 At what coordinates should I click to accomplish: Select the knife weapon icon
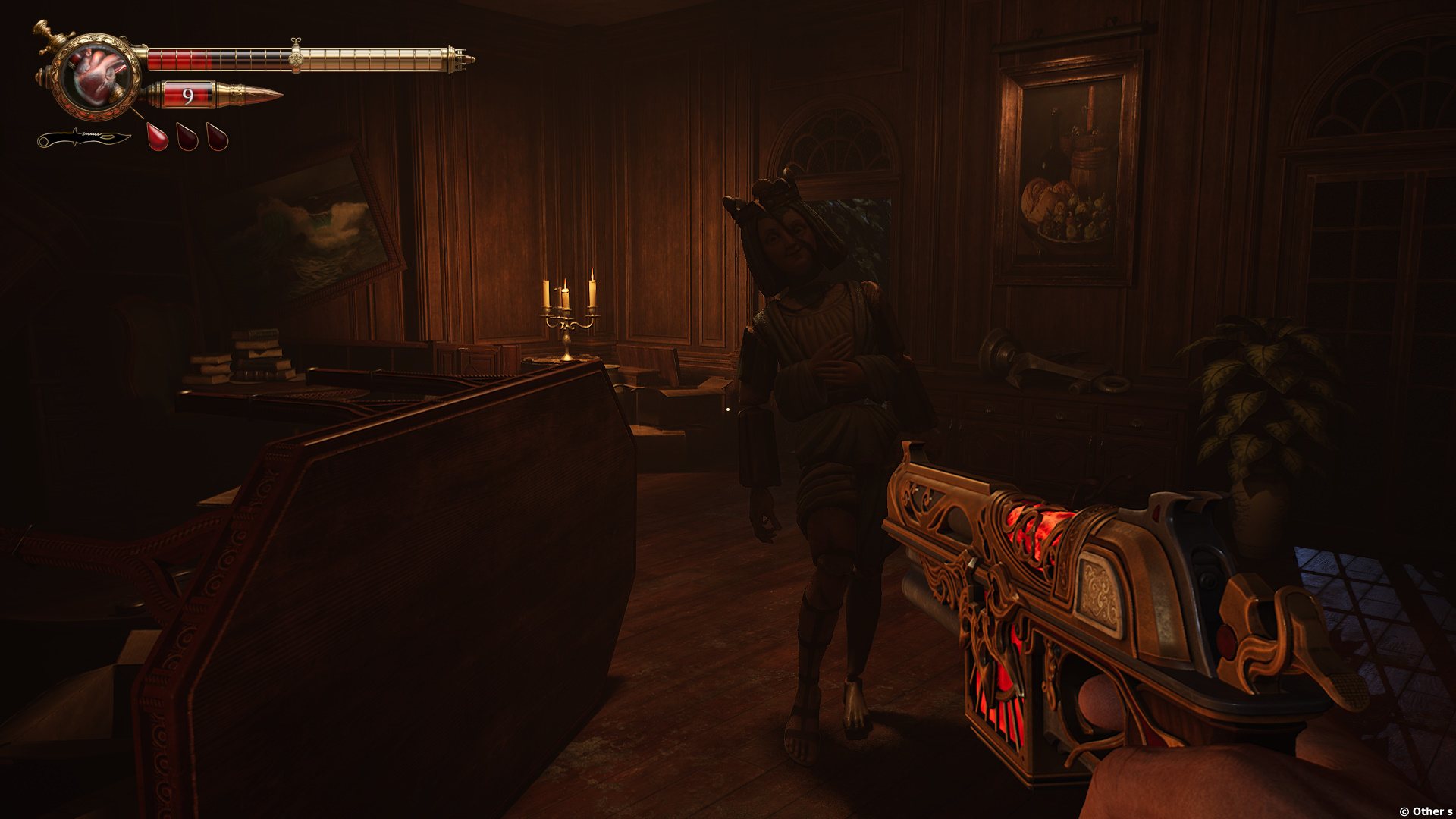click(83, 139)
